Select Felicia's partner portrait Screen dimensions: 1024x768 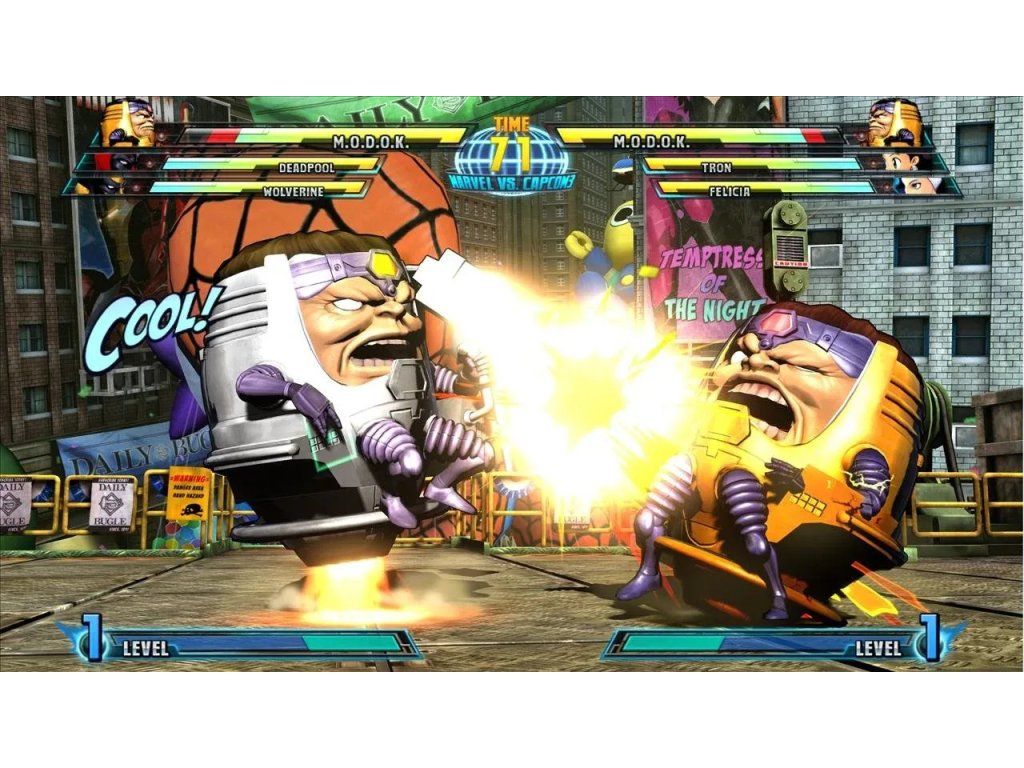click(x=916, y=184)
